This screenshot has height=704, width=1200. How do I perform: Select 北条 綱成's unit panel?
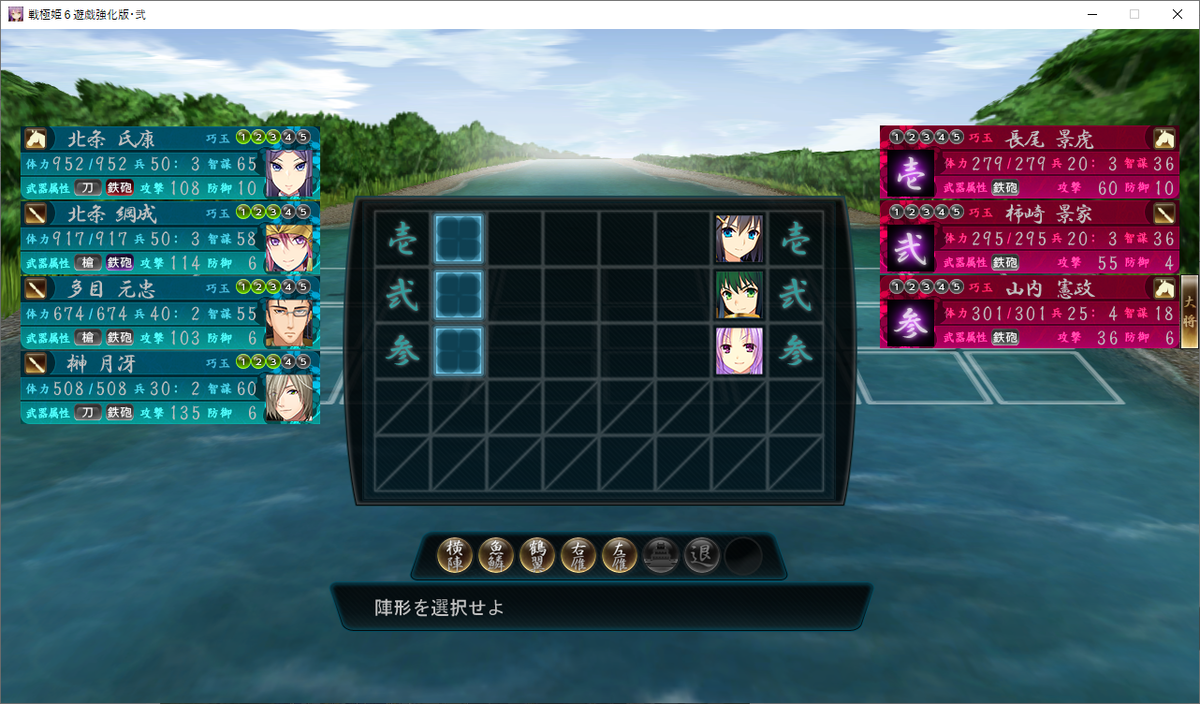click(169, 238)
